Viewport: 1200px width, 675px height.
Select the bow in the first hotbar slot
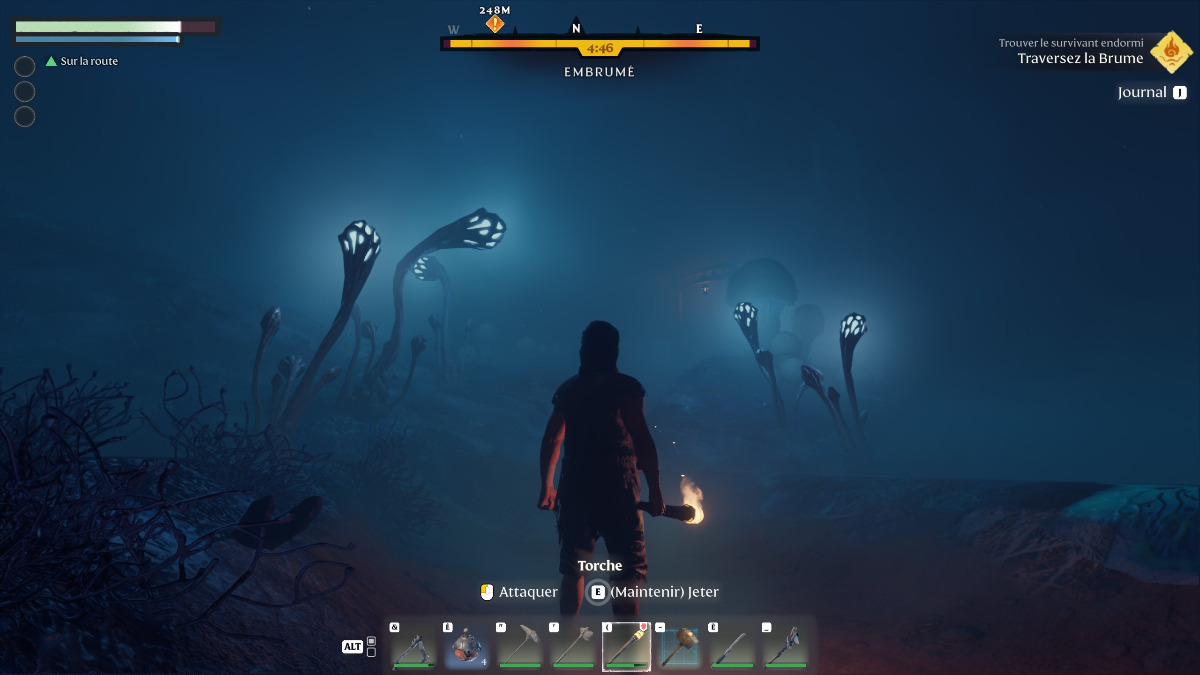(x=414, y=646)
